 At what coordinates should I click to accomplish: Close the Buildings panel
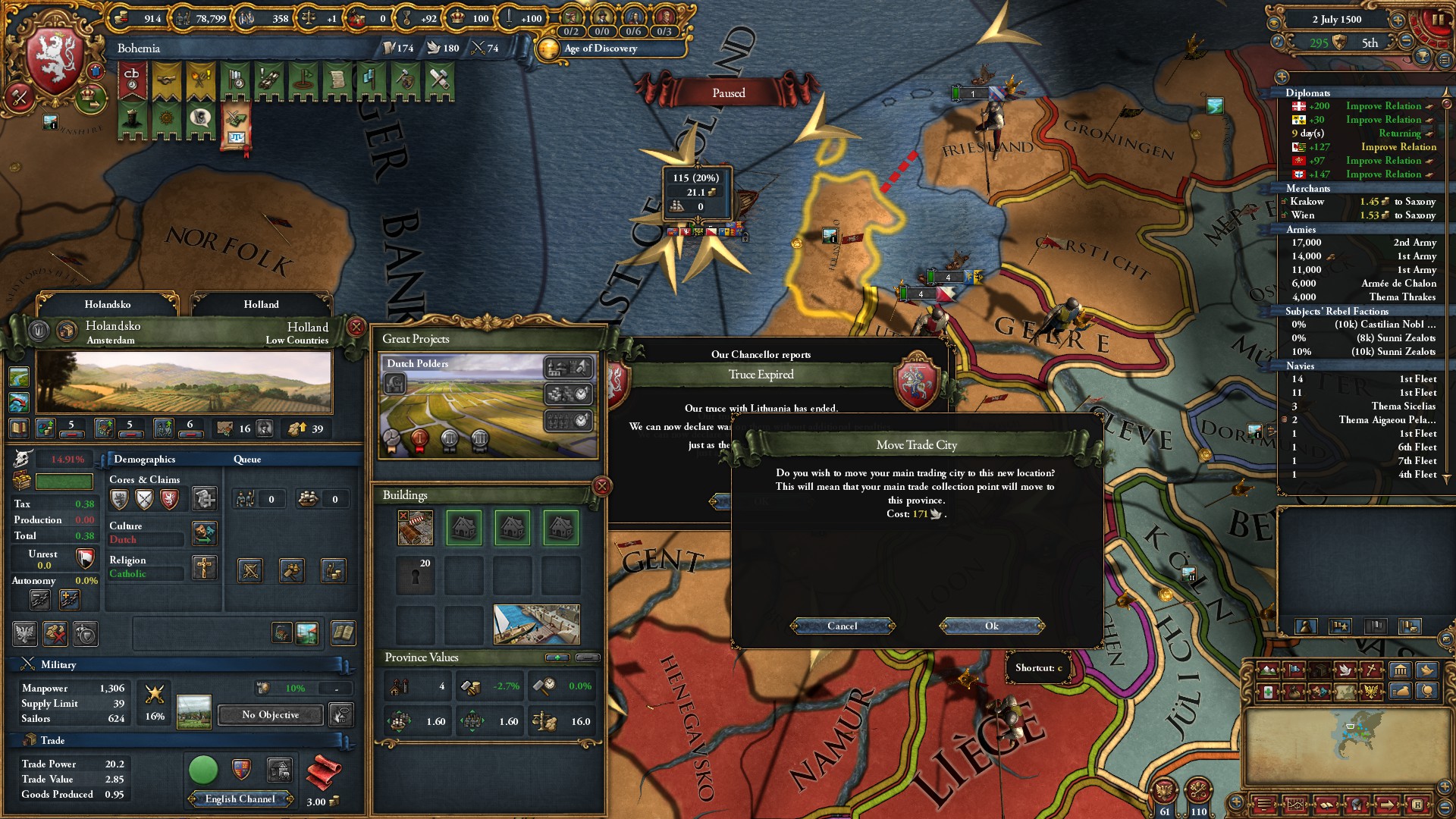[602, 486]
